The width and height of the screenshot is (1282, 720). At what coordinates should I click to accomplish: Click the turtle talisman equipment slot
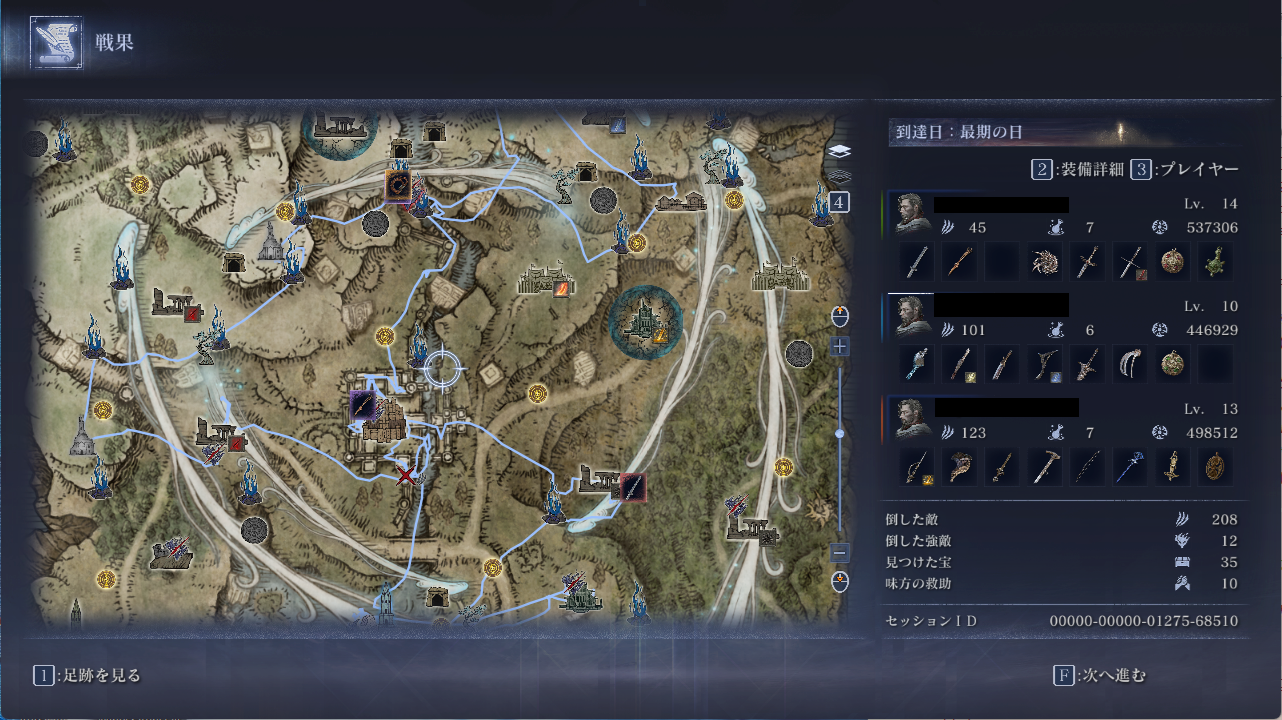click(x=1216, y=262)
